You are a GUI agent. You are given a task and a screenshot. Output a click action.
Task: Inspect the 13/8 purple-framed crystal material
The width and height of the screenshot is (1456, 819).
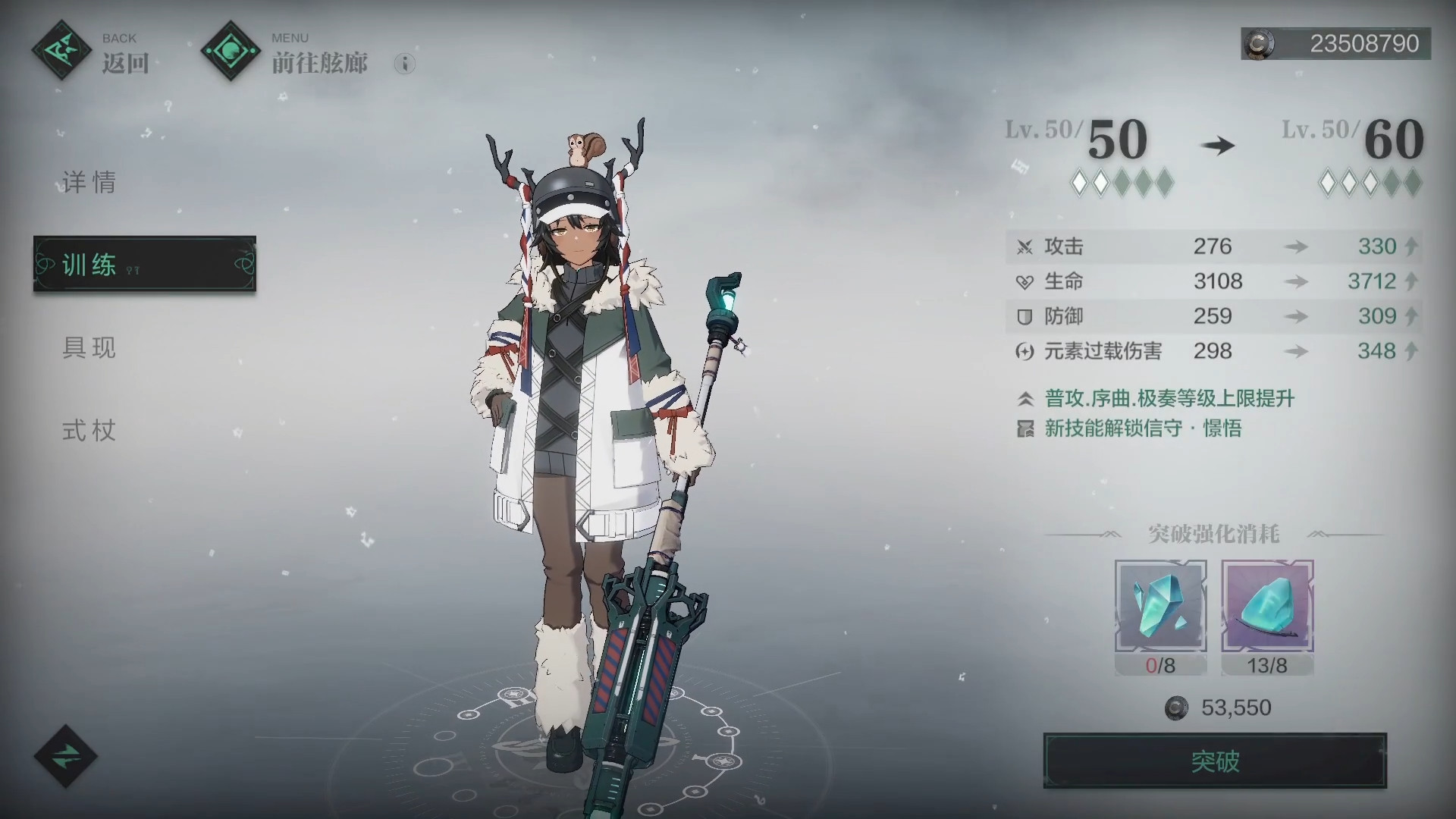1267,607
